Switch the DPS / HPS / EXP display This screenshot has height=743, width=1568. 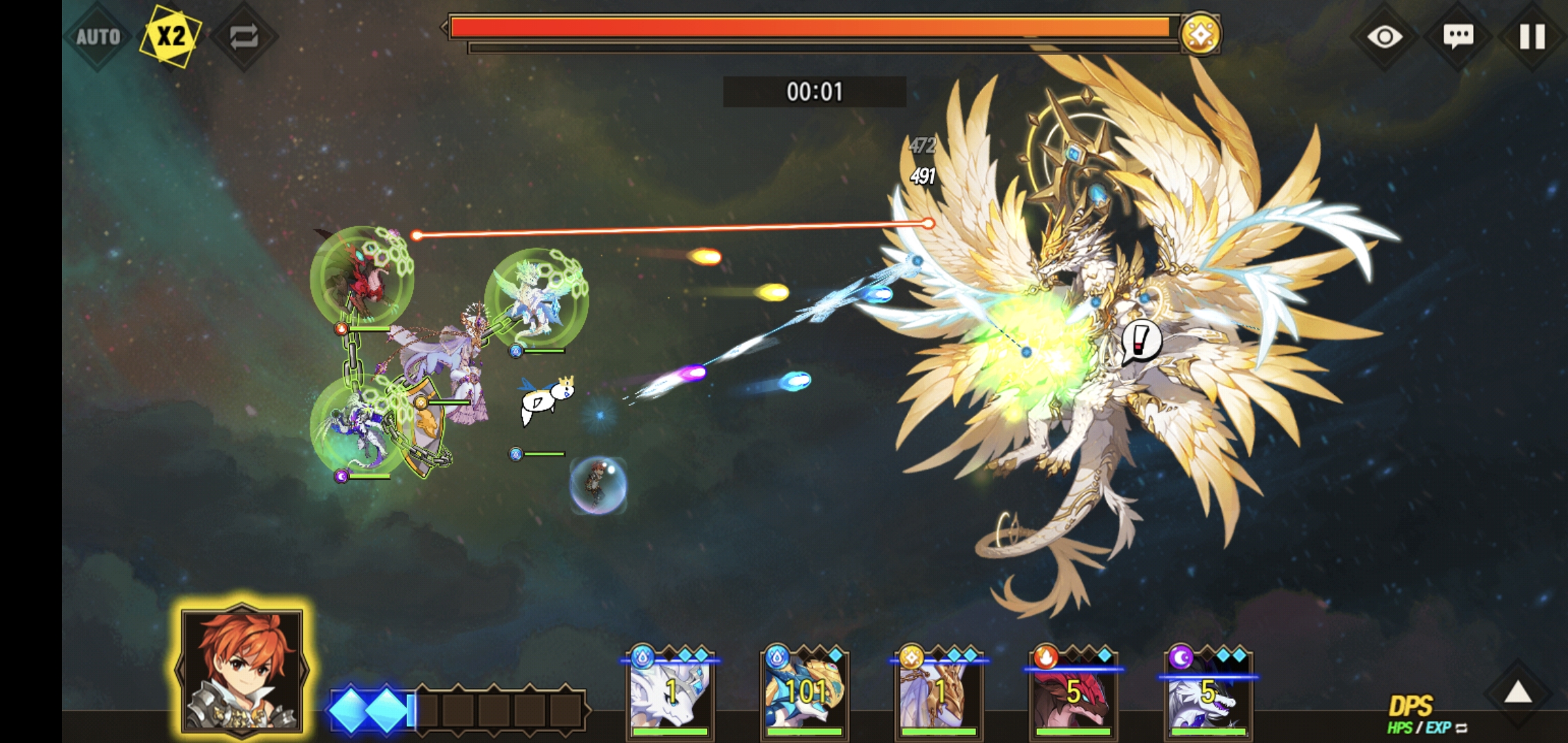[x=1426, y=715]
